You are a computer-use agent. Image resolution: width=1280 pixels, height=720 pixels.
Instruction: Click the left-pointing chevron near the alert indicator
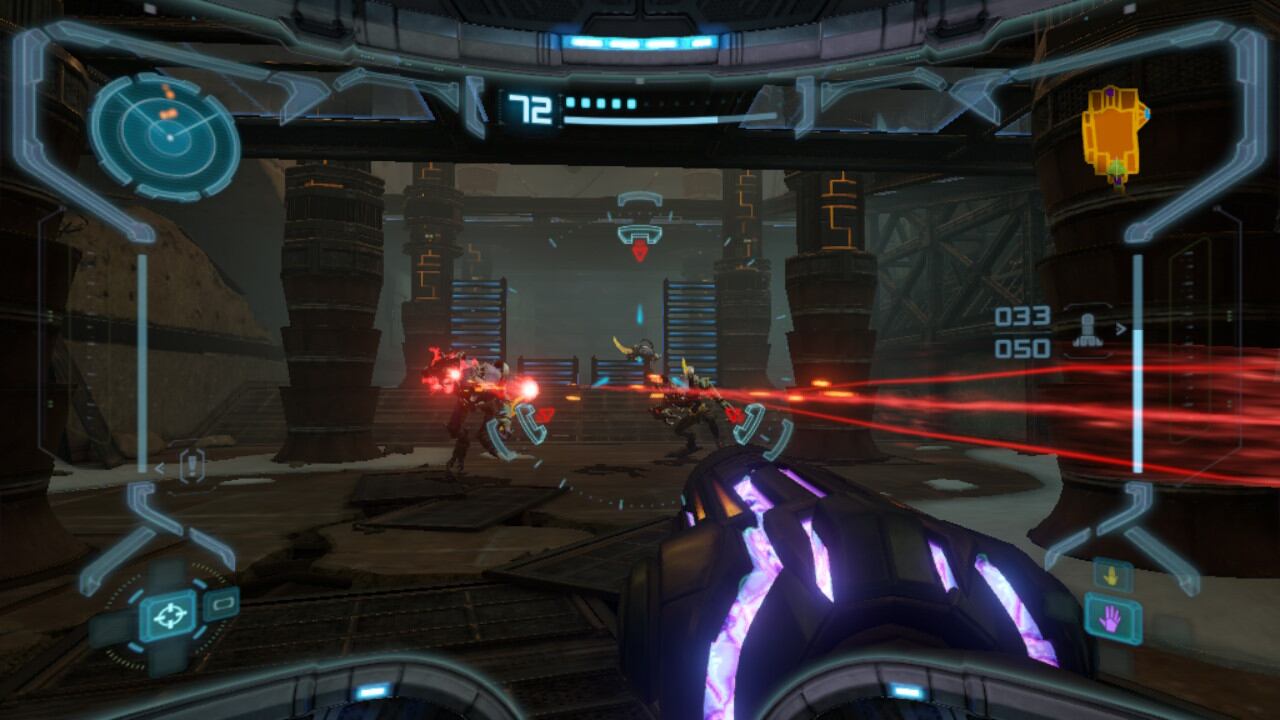click(159, 468)
